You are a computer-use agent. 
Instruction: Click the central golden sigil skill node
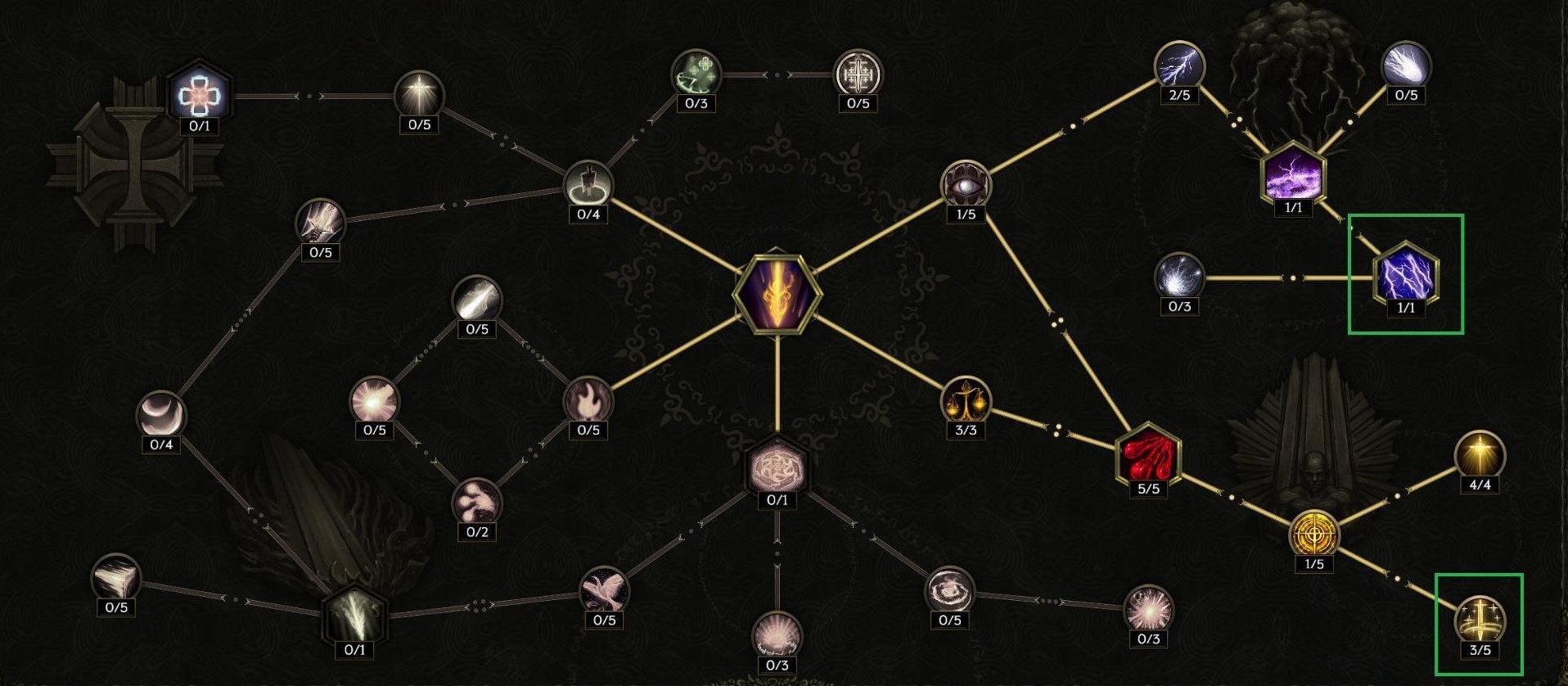777,292
